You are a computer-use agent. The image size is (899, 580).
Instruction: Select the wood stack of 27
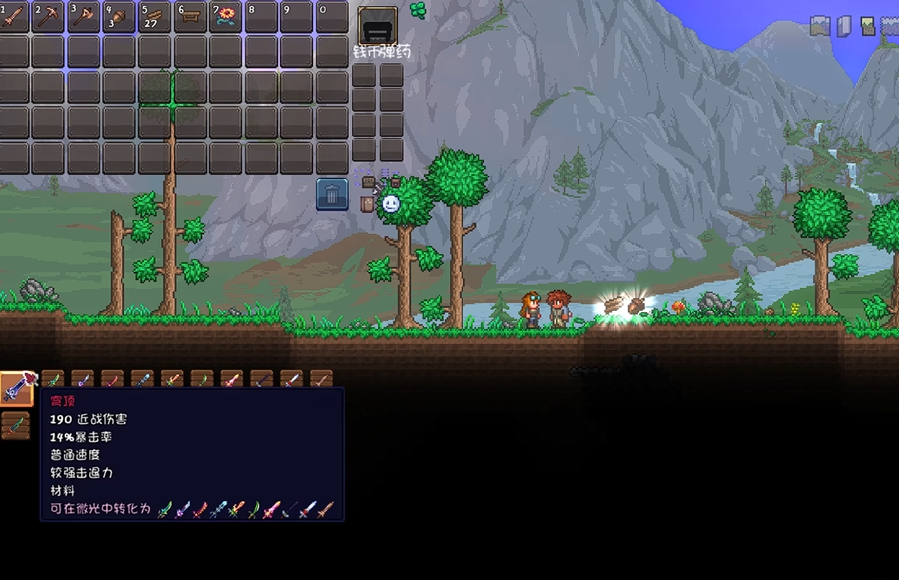156,16
